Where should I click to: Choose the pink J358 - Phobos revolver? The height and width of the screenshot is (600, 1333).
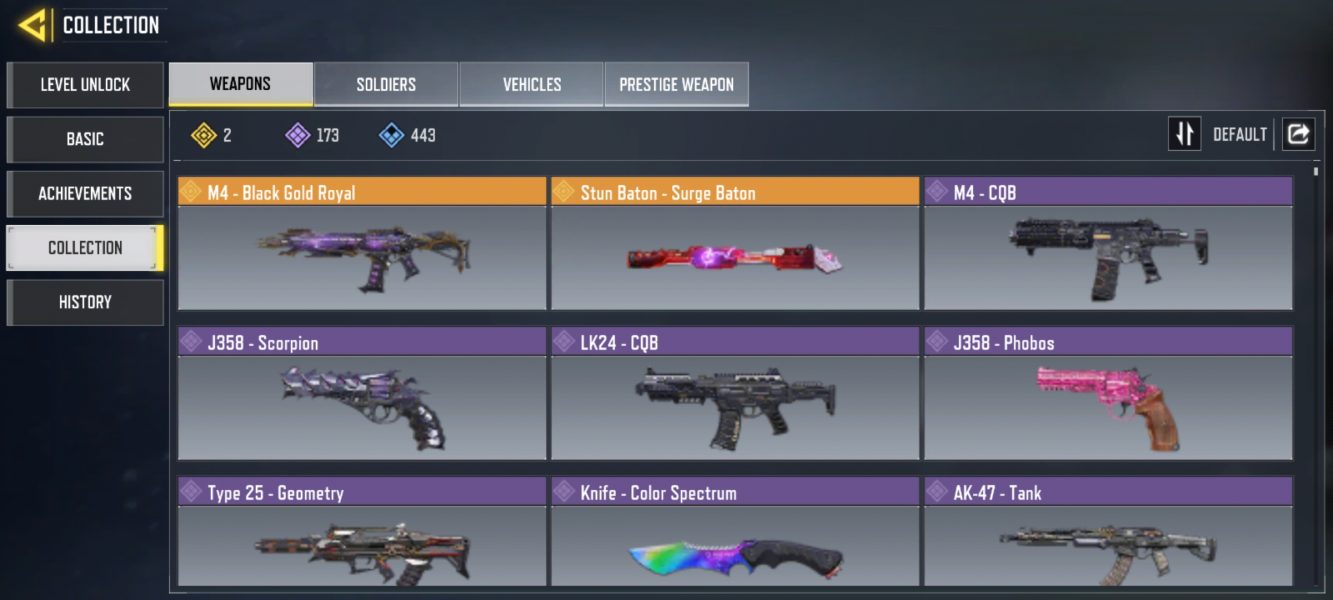(x=1108, y=406)
